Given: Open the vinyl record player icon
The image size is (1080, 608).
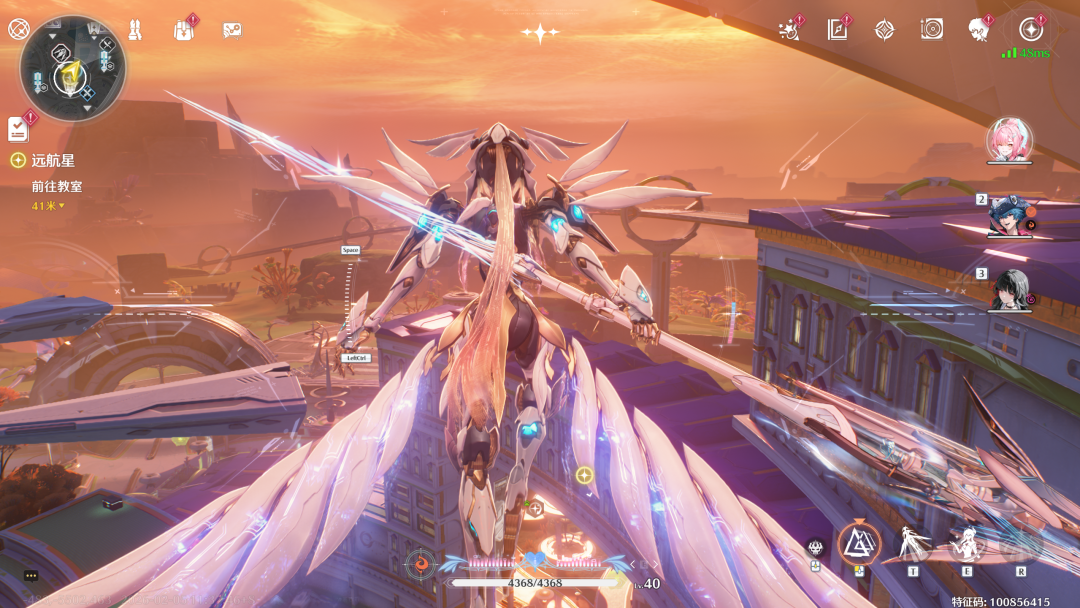Looking at the screenshot, I should click(x=932, y=30).
